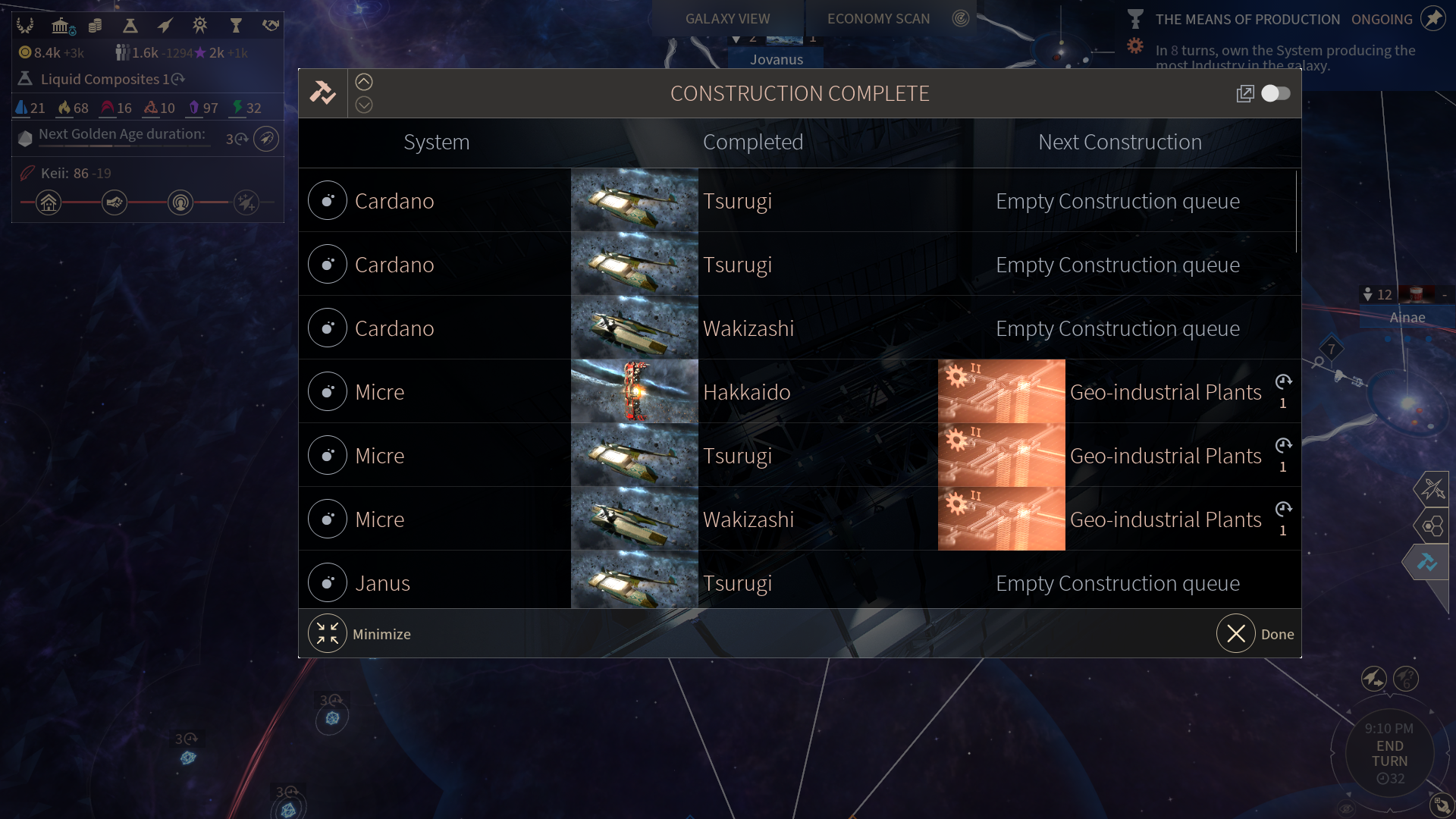
Task: Toggle the switch in the panel header
Action: tap(1276, 93)
